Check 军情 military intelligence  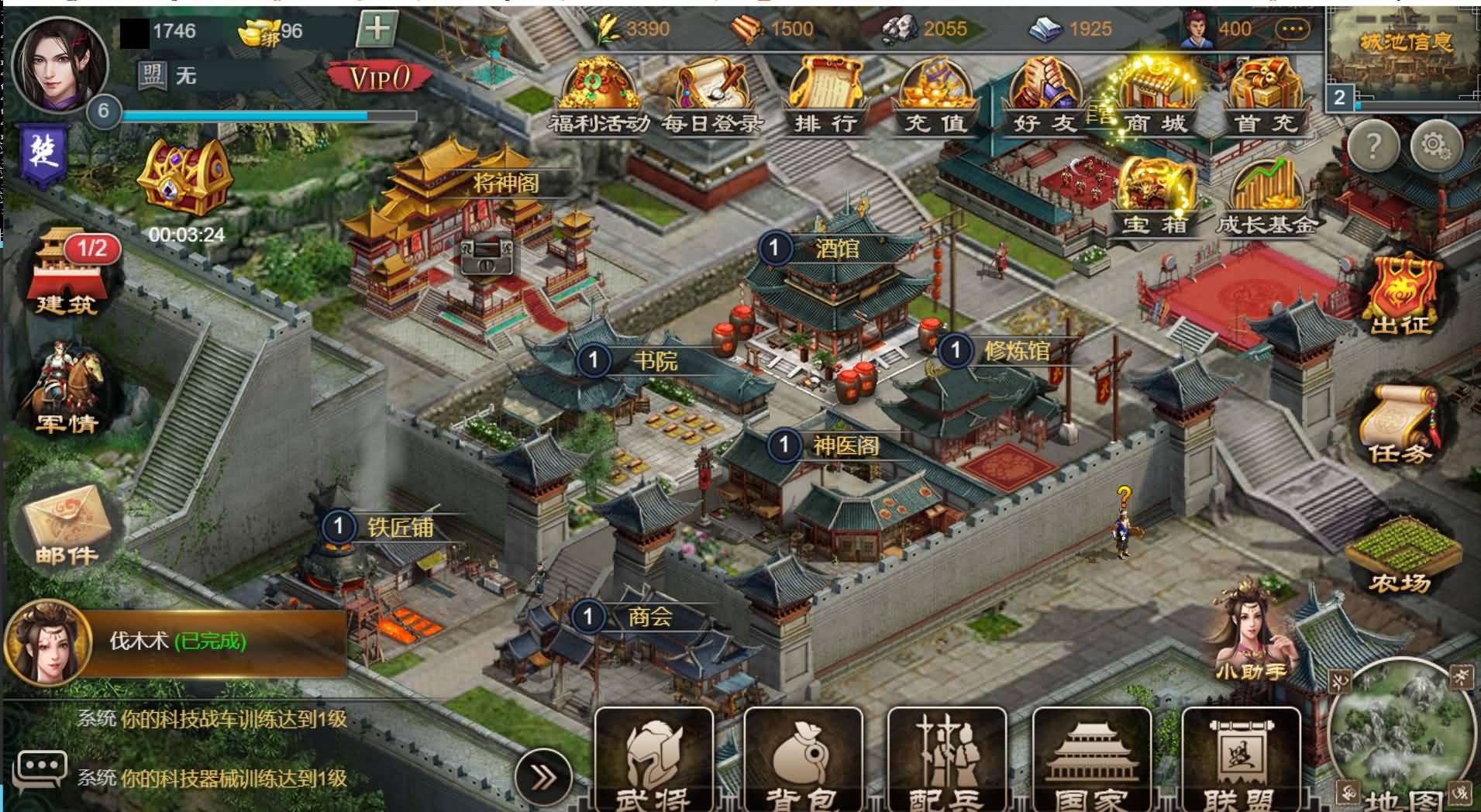66,391
